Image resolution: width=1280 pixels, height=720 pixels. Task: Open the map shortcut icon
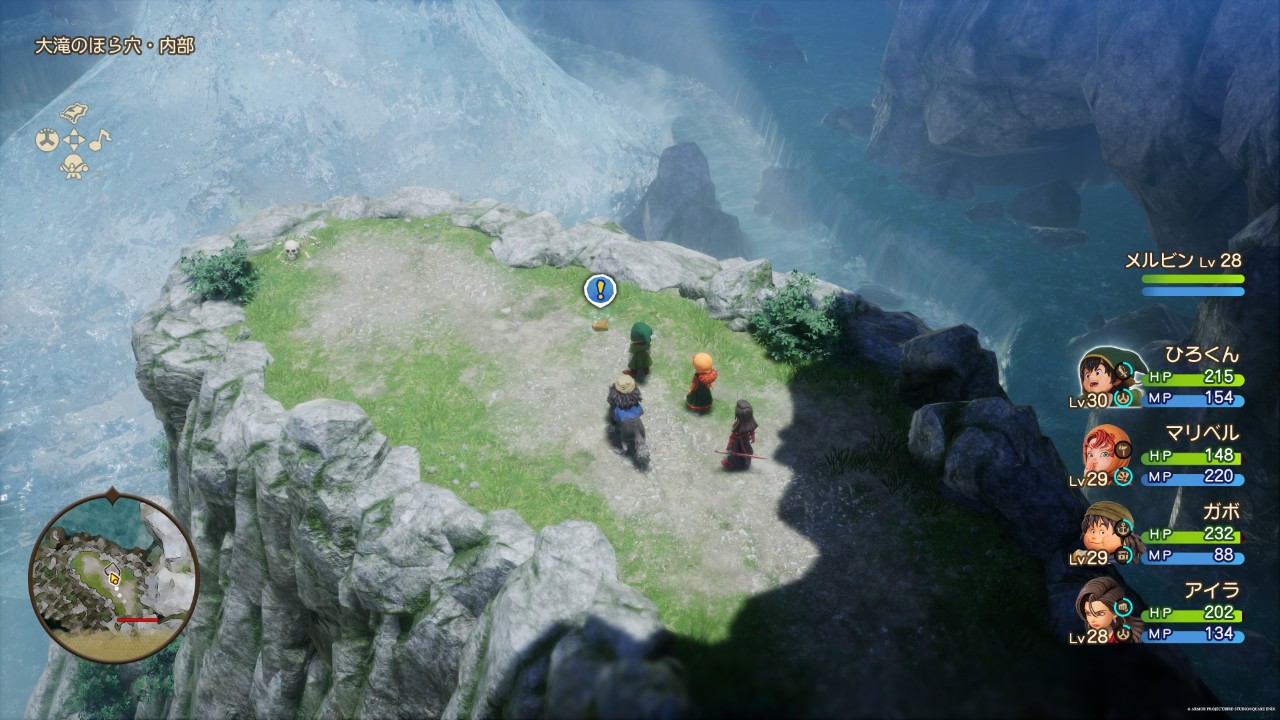74,113
